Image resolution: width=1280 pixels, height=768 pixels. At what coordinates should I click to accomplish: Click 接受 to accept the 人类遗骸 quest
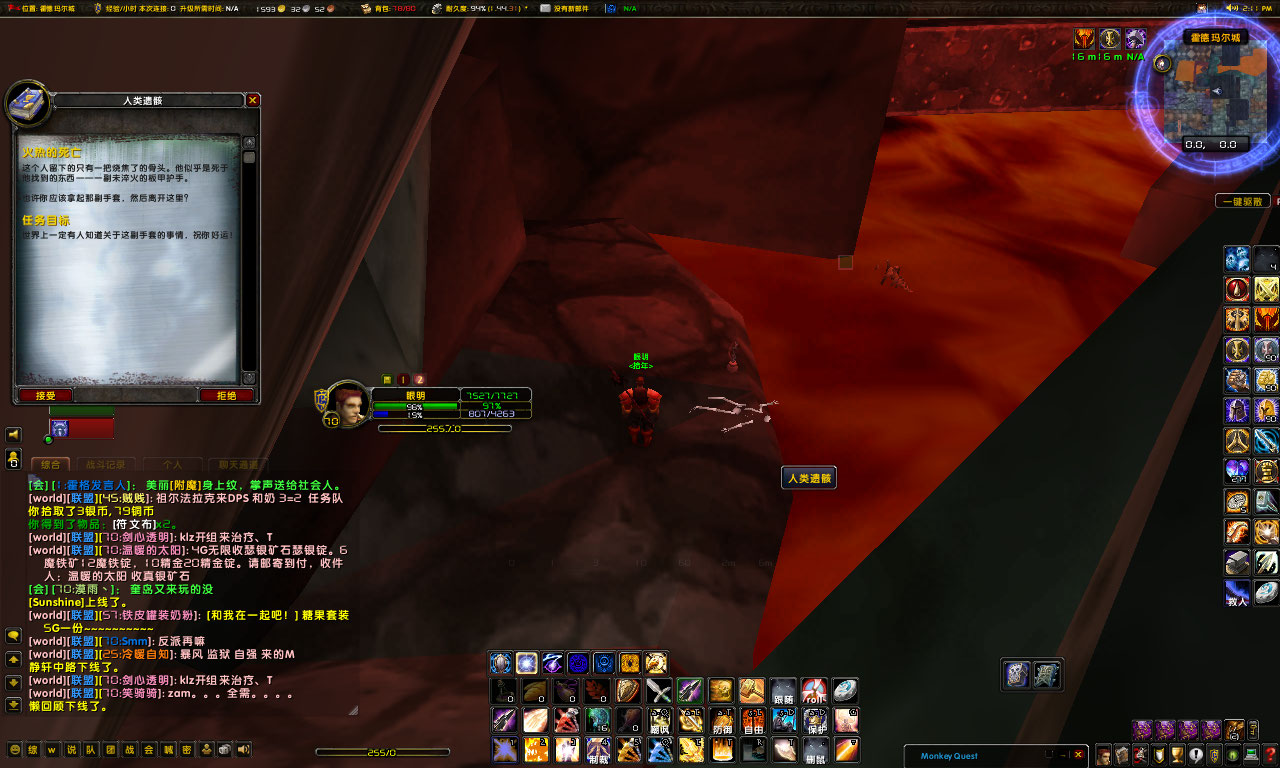[47, 395]
